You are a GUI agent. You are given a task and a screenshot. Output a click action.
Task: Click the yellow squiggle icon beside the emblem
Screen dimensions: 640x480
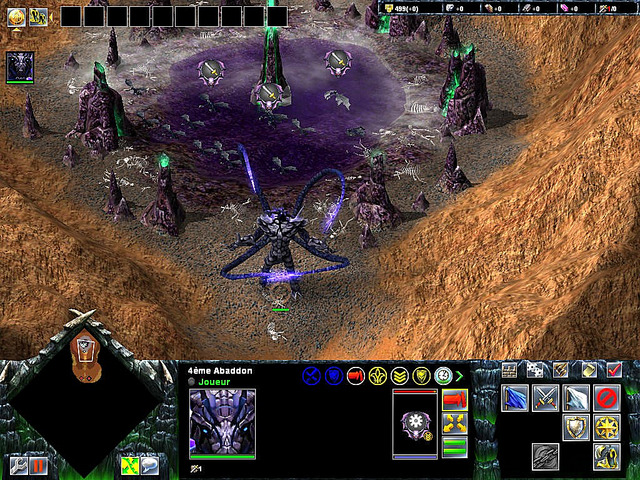pyautogui.click(x=38, y=16)
